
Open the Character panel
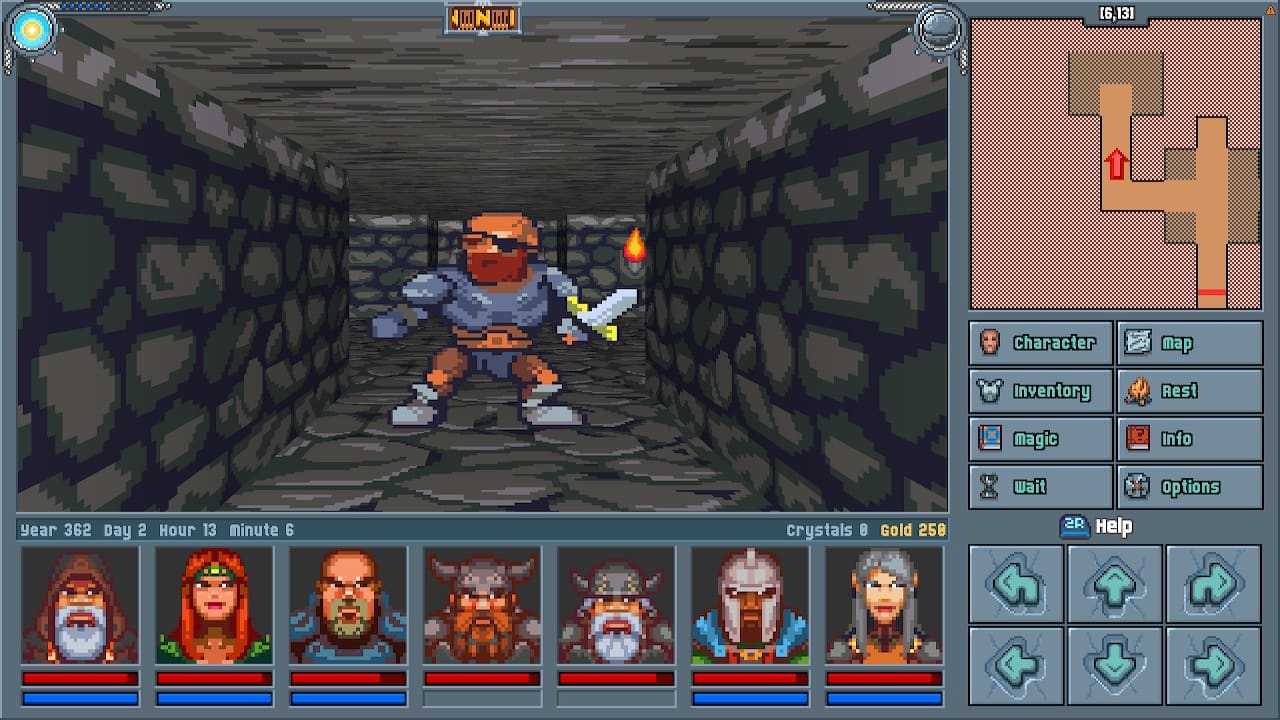[x=1040, y=342]
